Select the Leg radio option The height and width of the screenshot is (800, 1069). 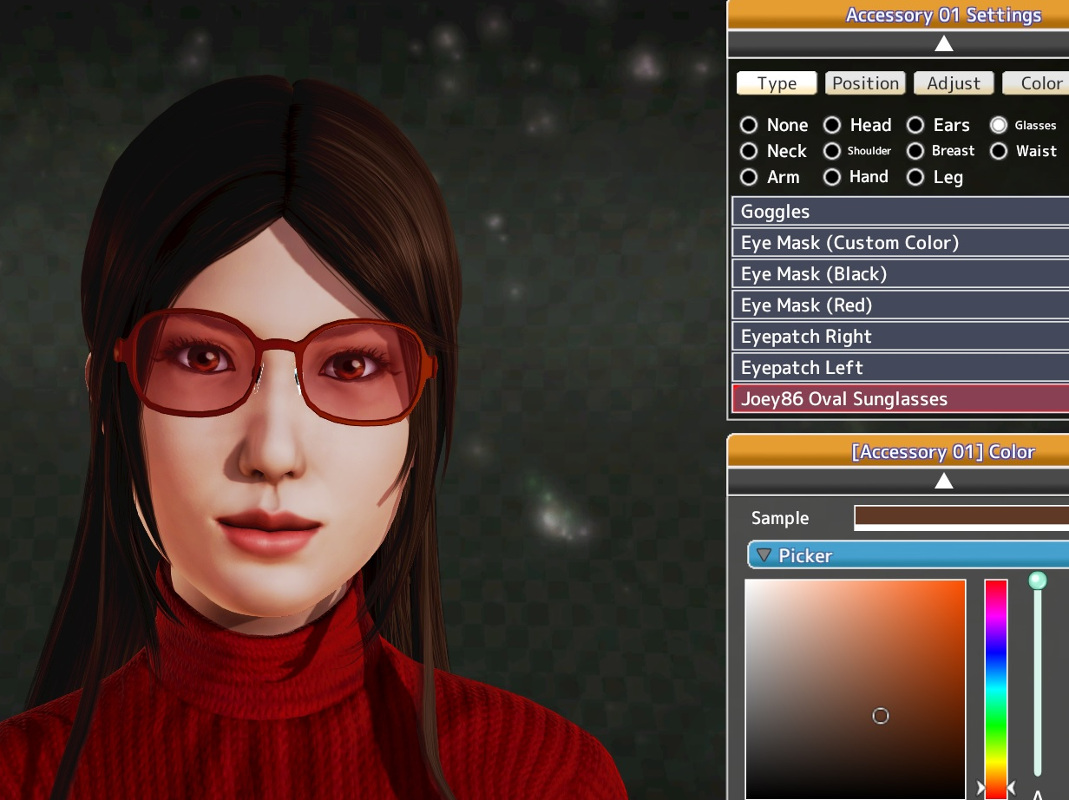pyautogui.click(x=915, y=177)
